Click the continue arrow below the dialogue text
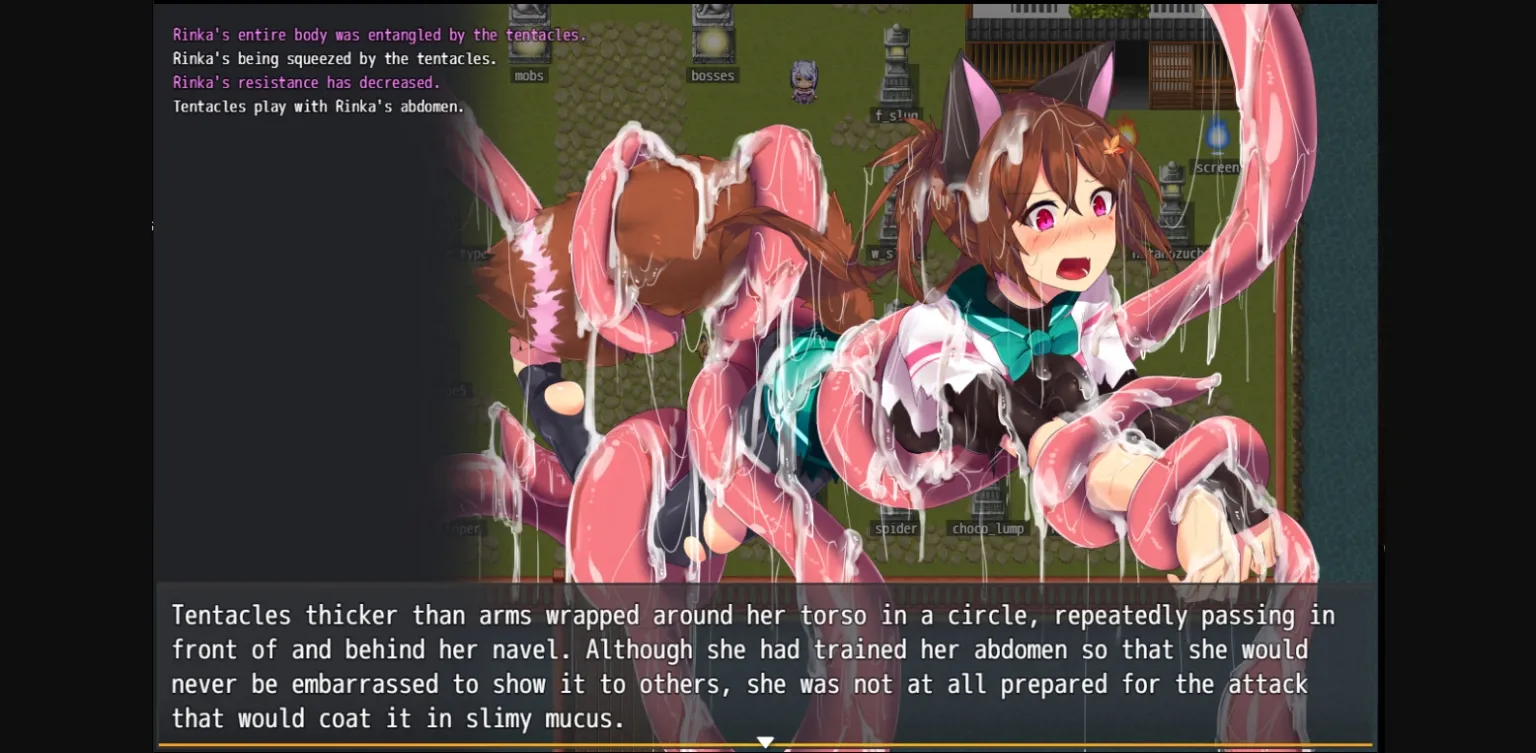1536x753 pixels. [766, 740]
